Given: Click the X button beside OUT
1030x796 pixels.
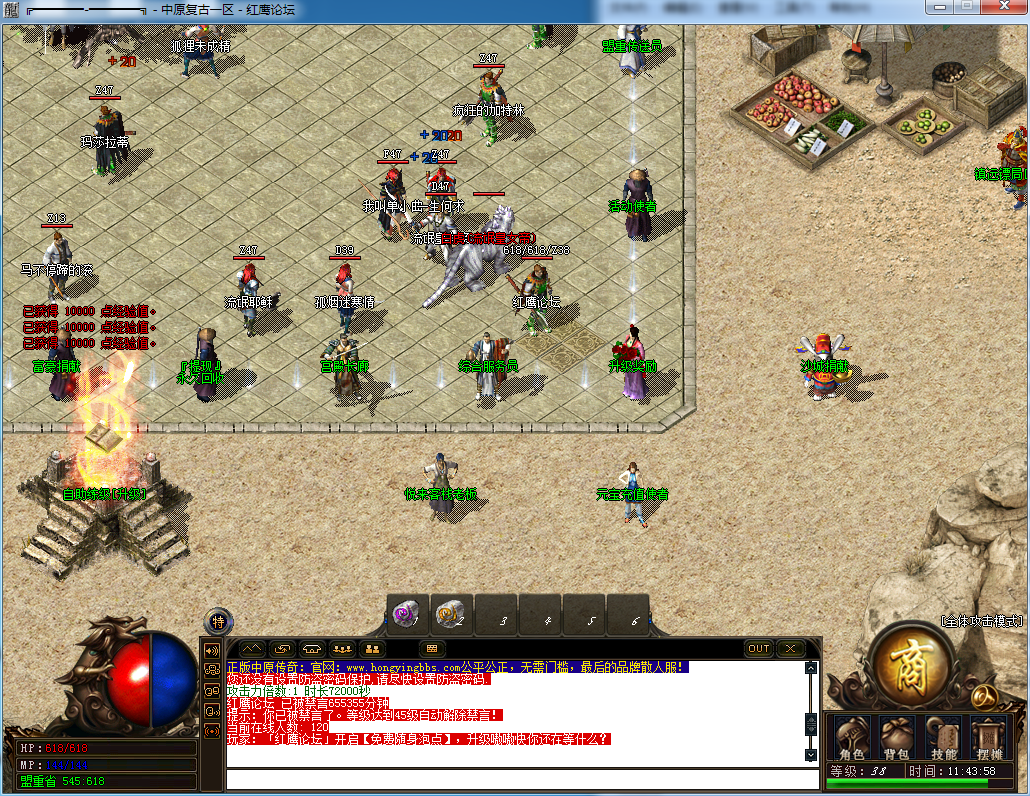Looking at the screenshot, I should (x=790, y=649).
